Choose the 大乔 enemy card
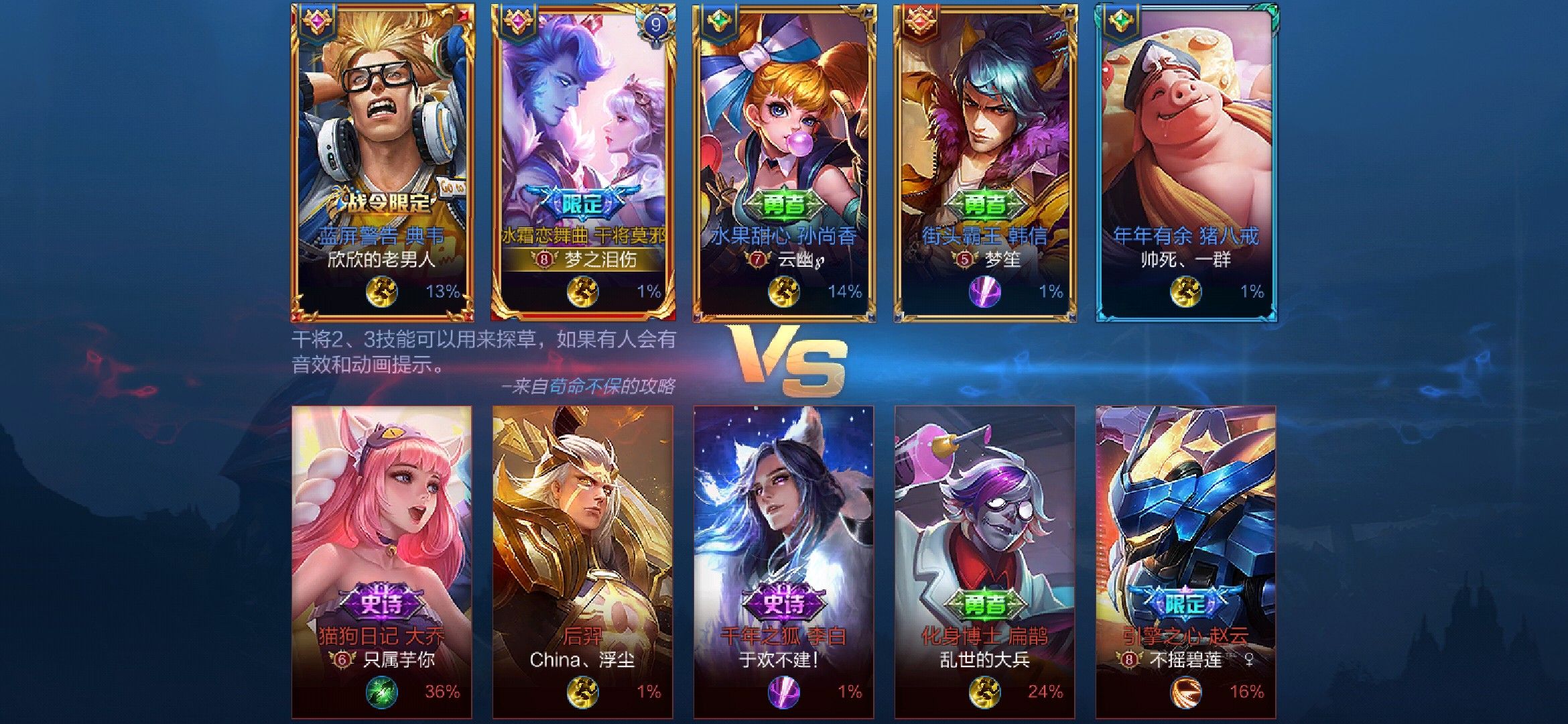Image resolution: width=1568 pixels, height=724 pixels. point(382,562)
